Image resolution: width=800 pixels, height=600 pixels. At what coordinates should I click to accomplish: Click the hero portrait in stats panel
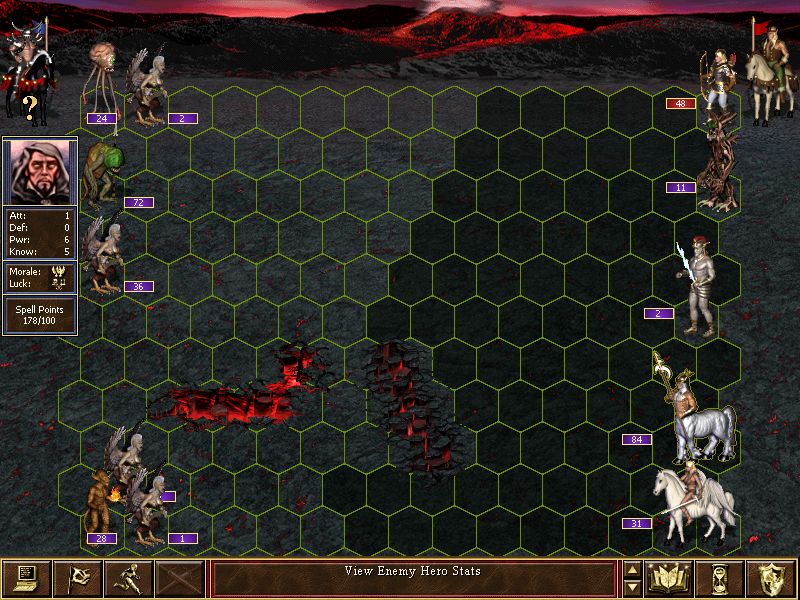point(40,170)
